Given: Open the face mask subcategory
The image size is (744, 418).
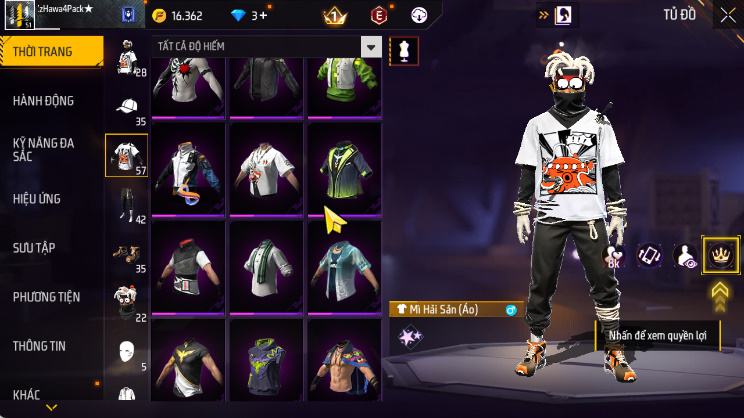Looking at the screenshot, I should click(127, 350).
